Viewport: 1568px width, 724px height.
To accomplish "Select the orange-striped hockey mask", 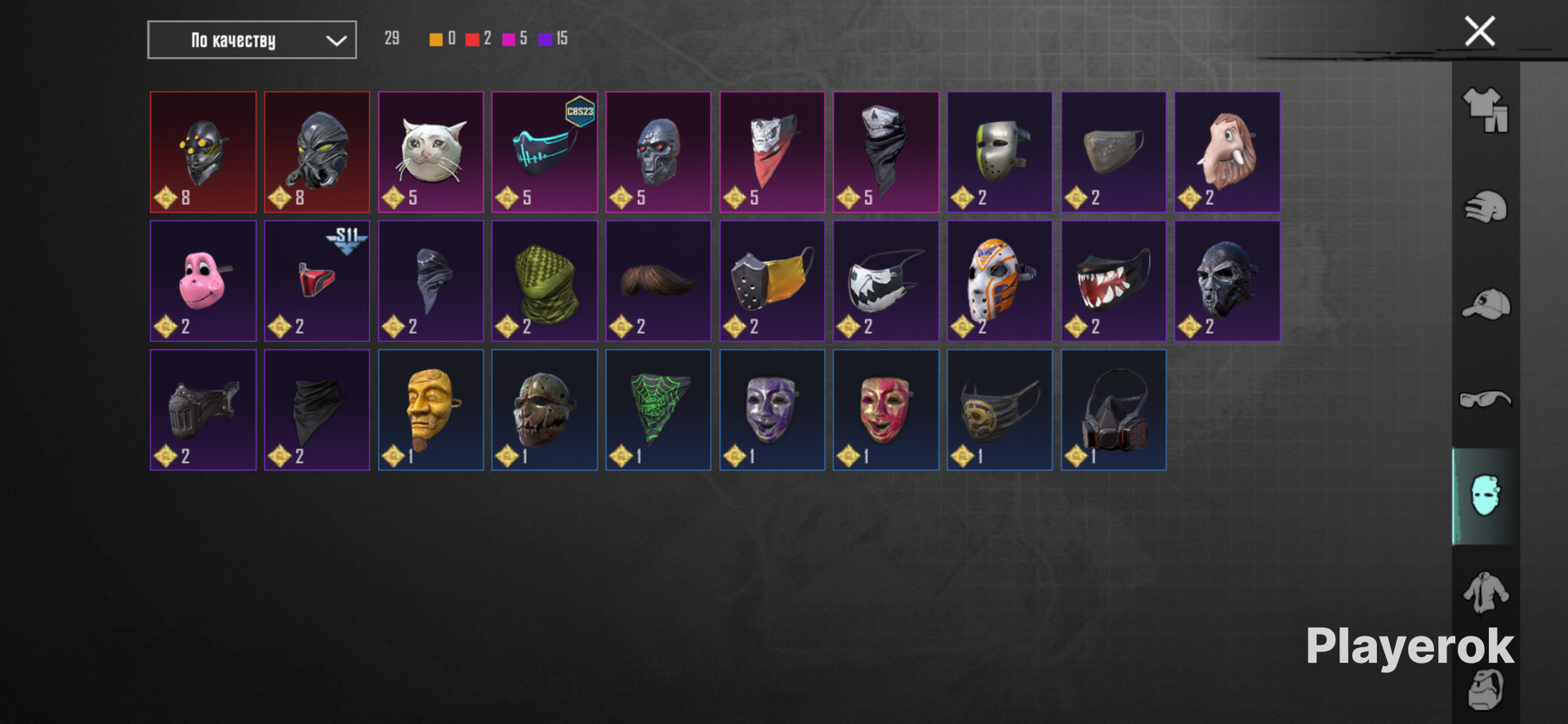I will pos(1000,280).
